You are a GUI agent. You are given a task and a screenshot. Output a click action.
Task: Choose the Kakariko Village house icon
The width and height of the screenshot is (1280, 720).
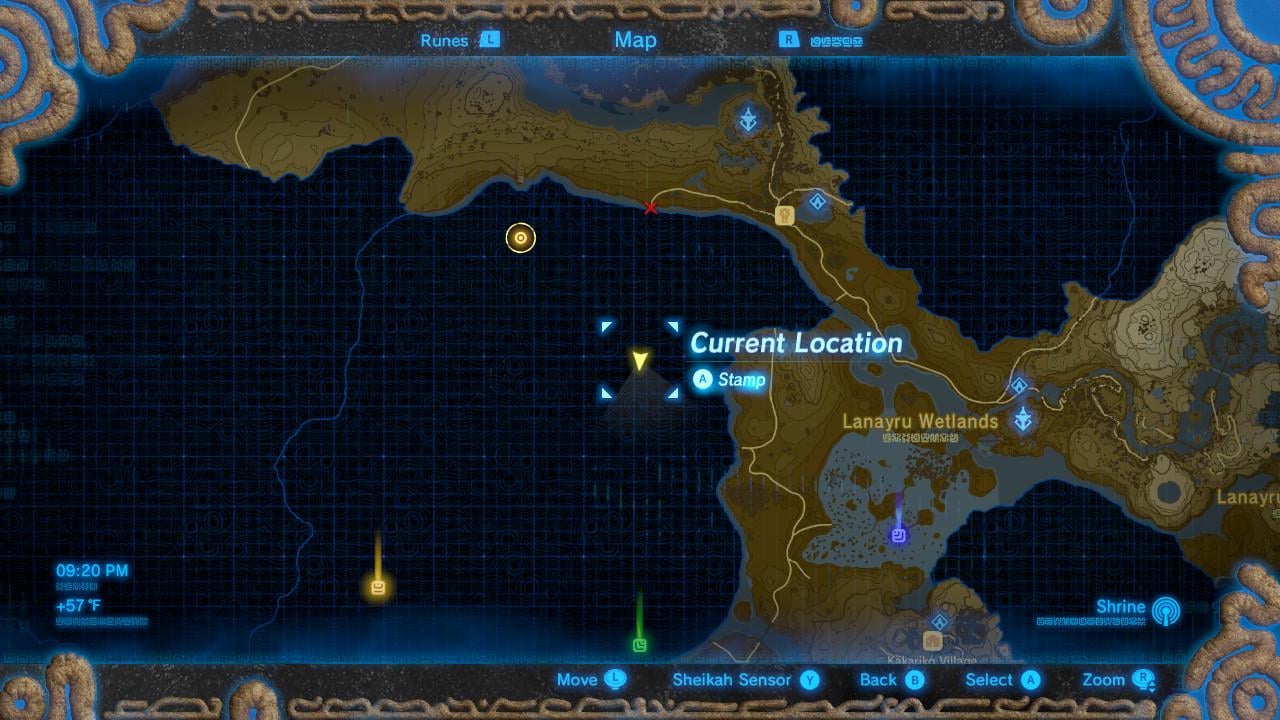[x=933, y=641]
